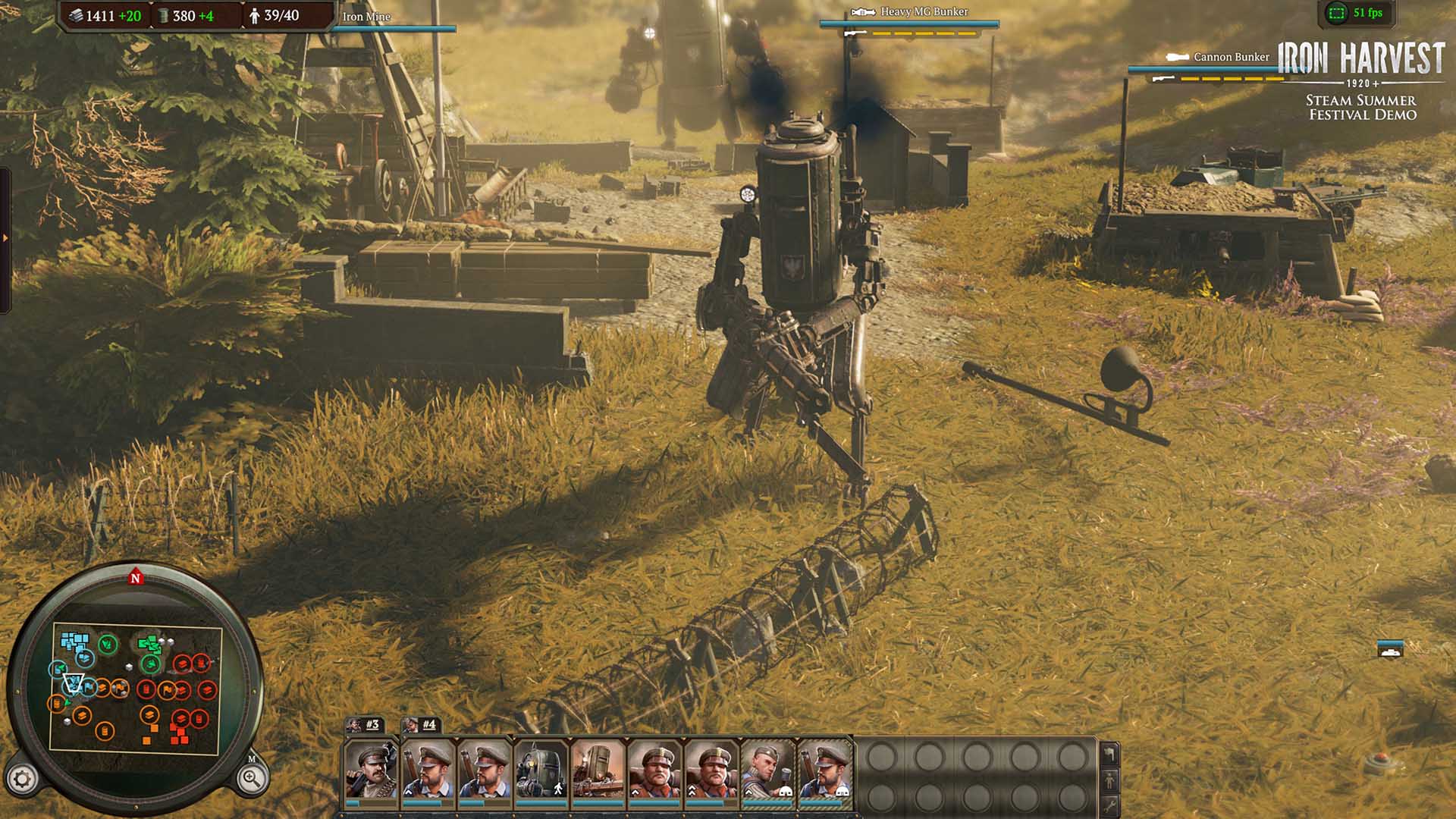Zoom the map with the magnifier button

[x=251, y=778]
